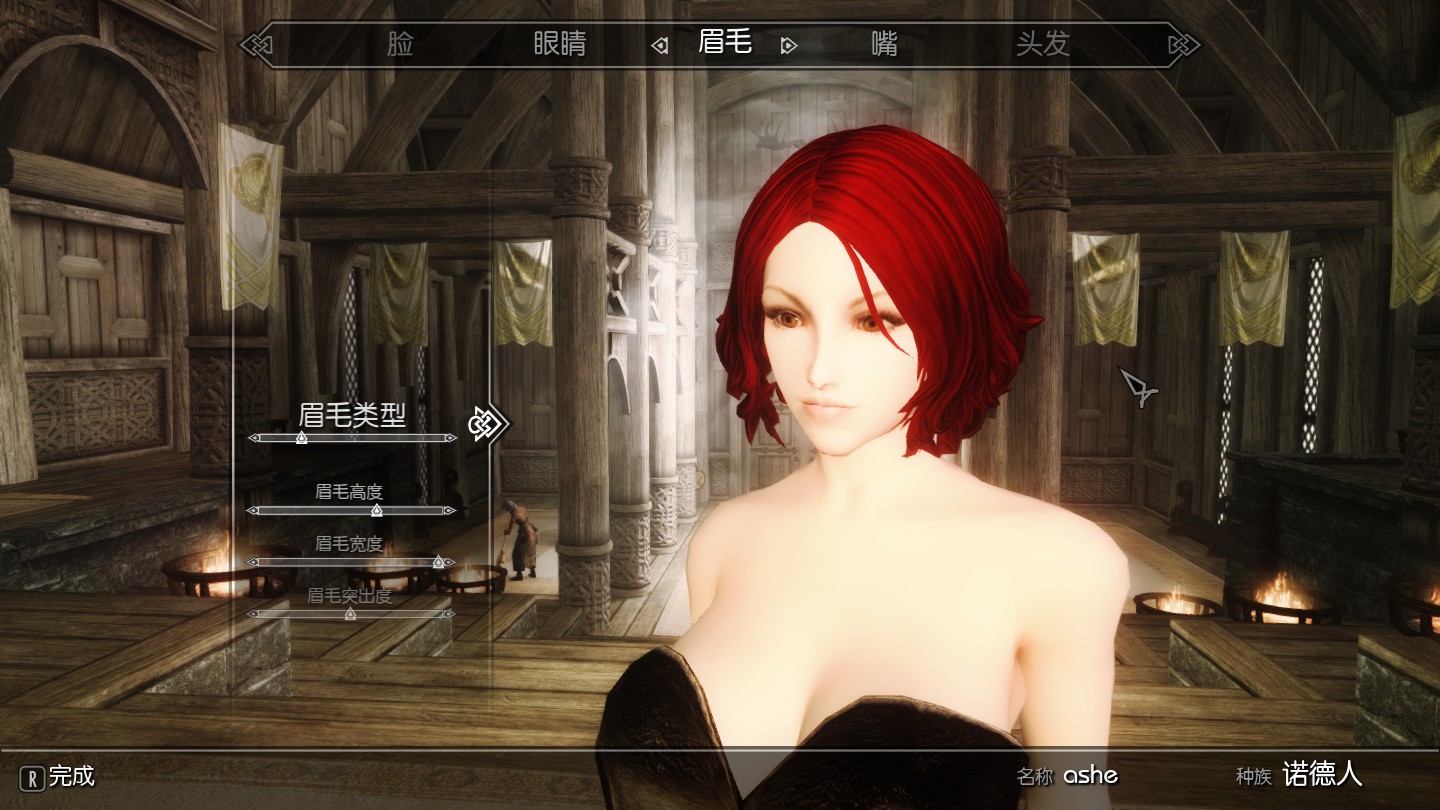Set the 眉毛高度 eyebrow height slider
The height and width of the screenshot is (810, 1440).
[376, 511]
